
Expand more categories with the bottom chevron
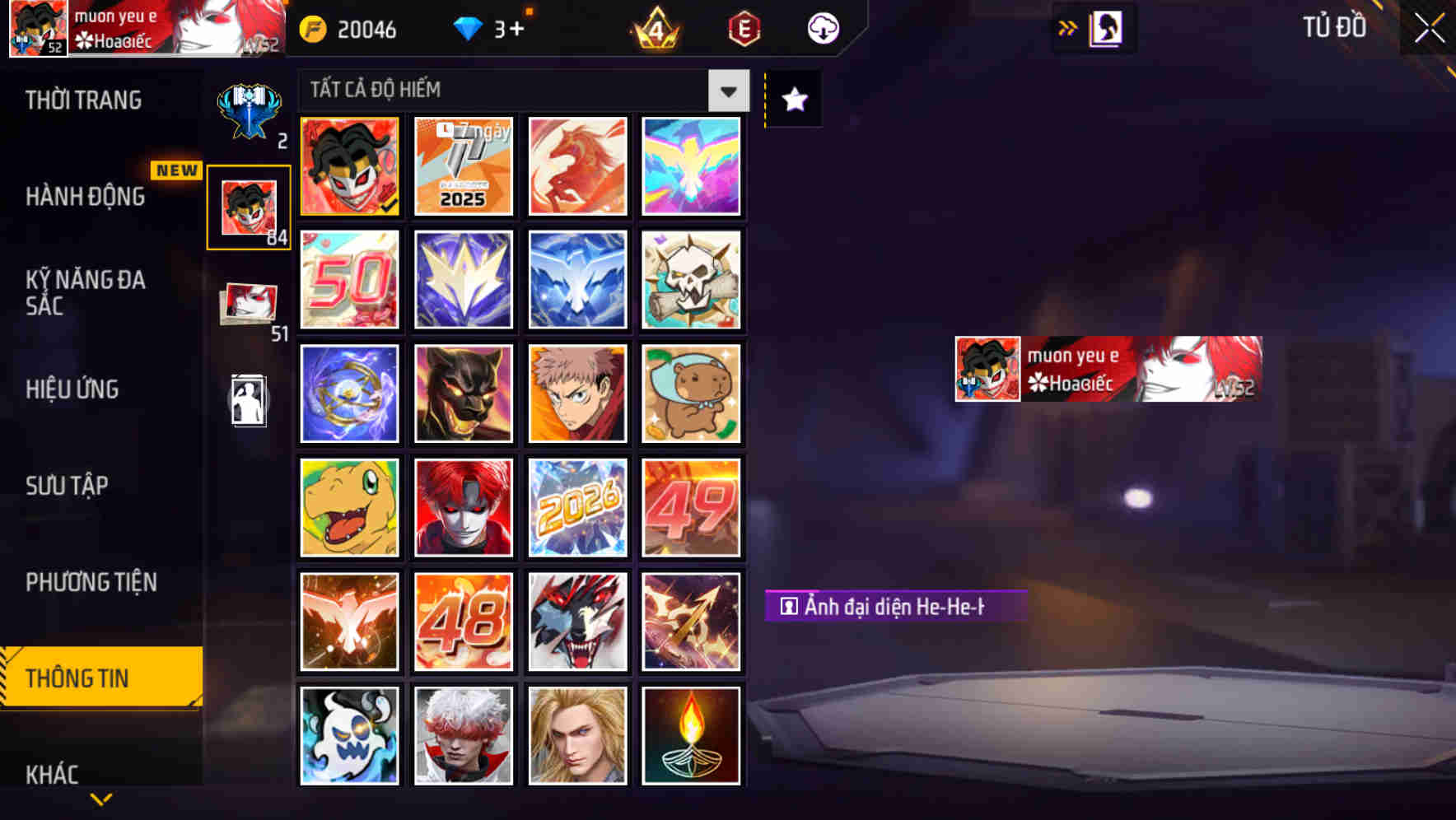[100, 799]
